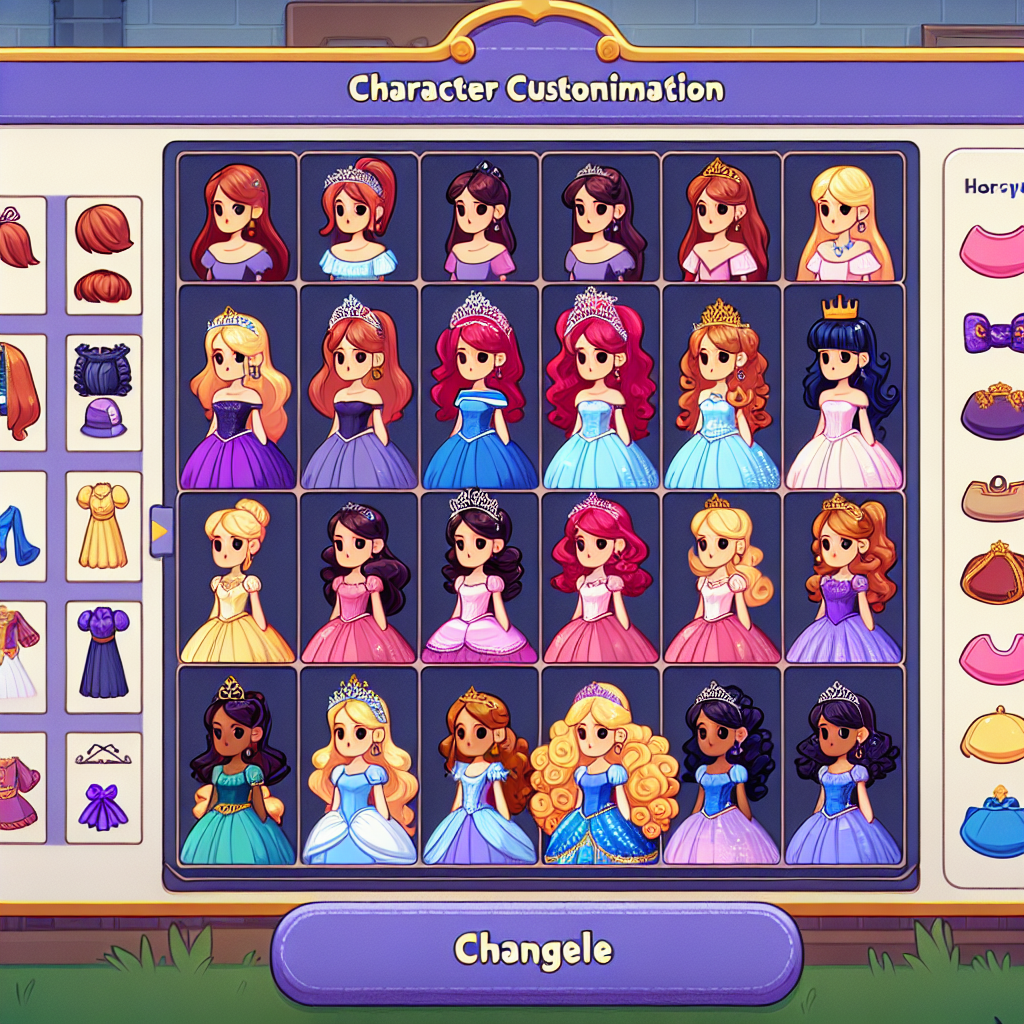This screenshot has width=1024, height=1024.
Task: Pick the yellow dress clothing item
Action: click(x=103, y=525)
